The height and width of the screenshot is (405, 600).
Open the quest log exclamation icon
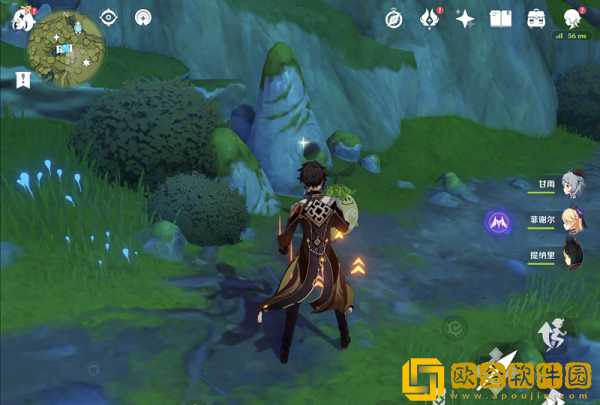coord(21,79)
